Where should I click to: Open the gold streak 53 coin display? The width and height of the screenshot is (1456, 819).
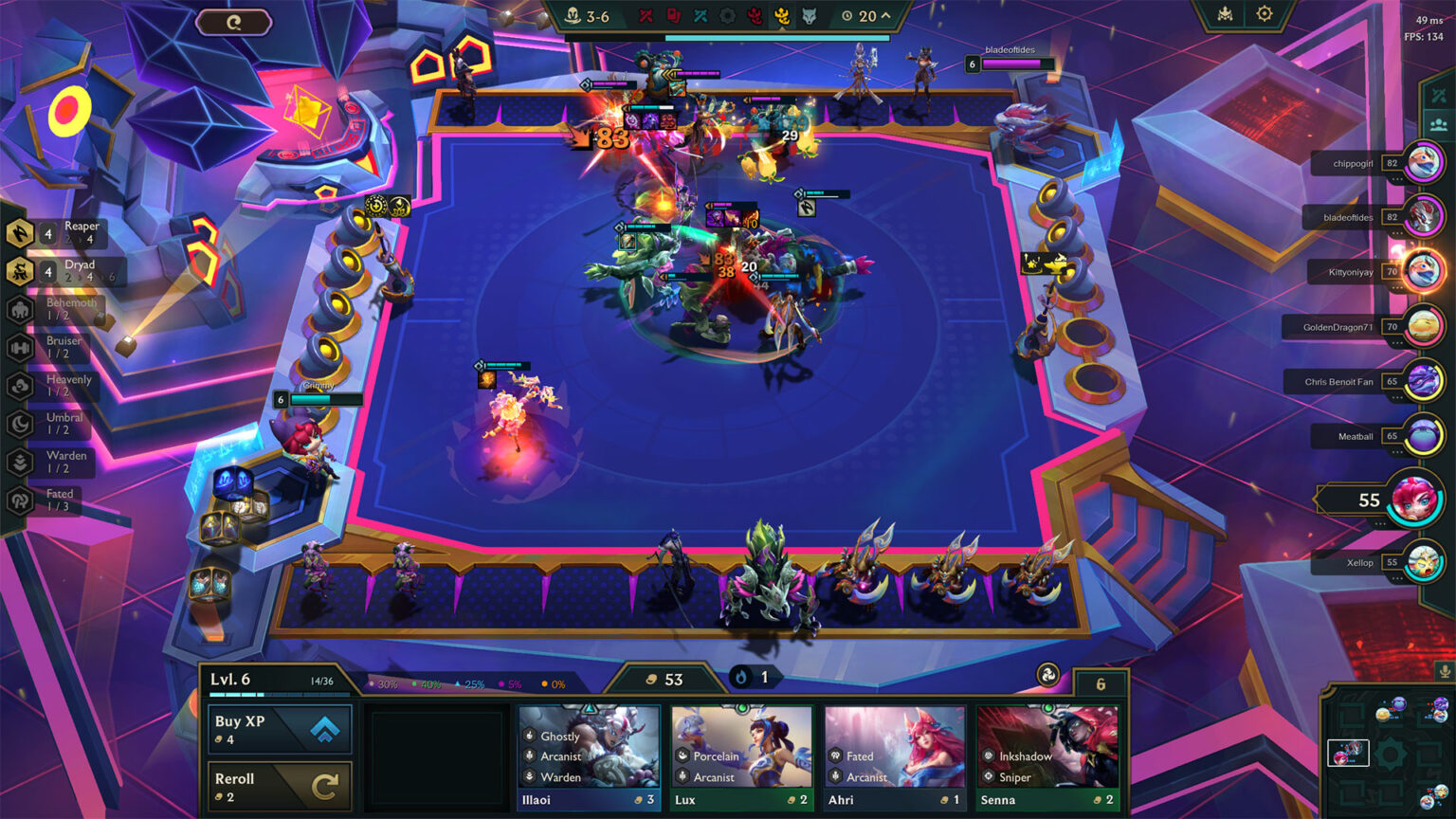pyautogui.click(x=664, y=679)
